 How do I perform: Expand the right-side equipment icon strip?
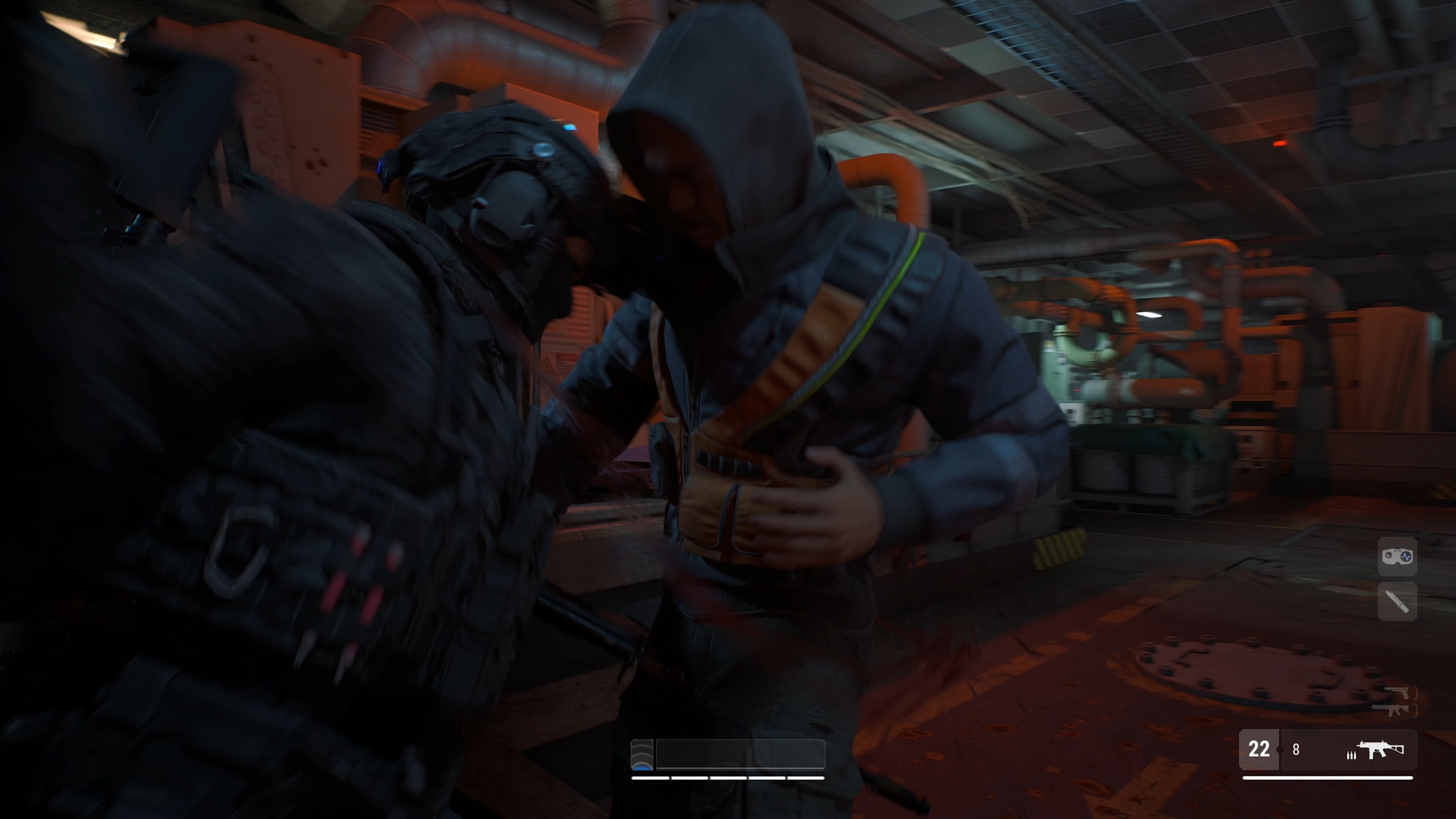coord(1397,579)
